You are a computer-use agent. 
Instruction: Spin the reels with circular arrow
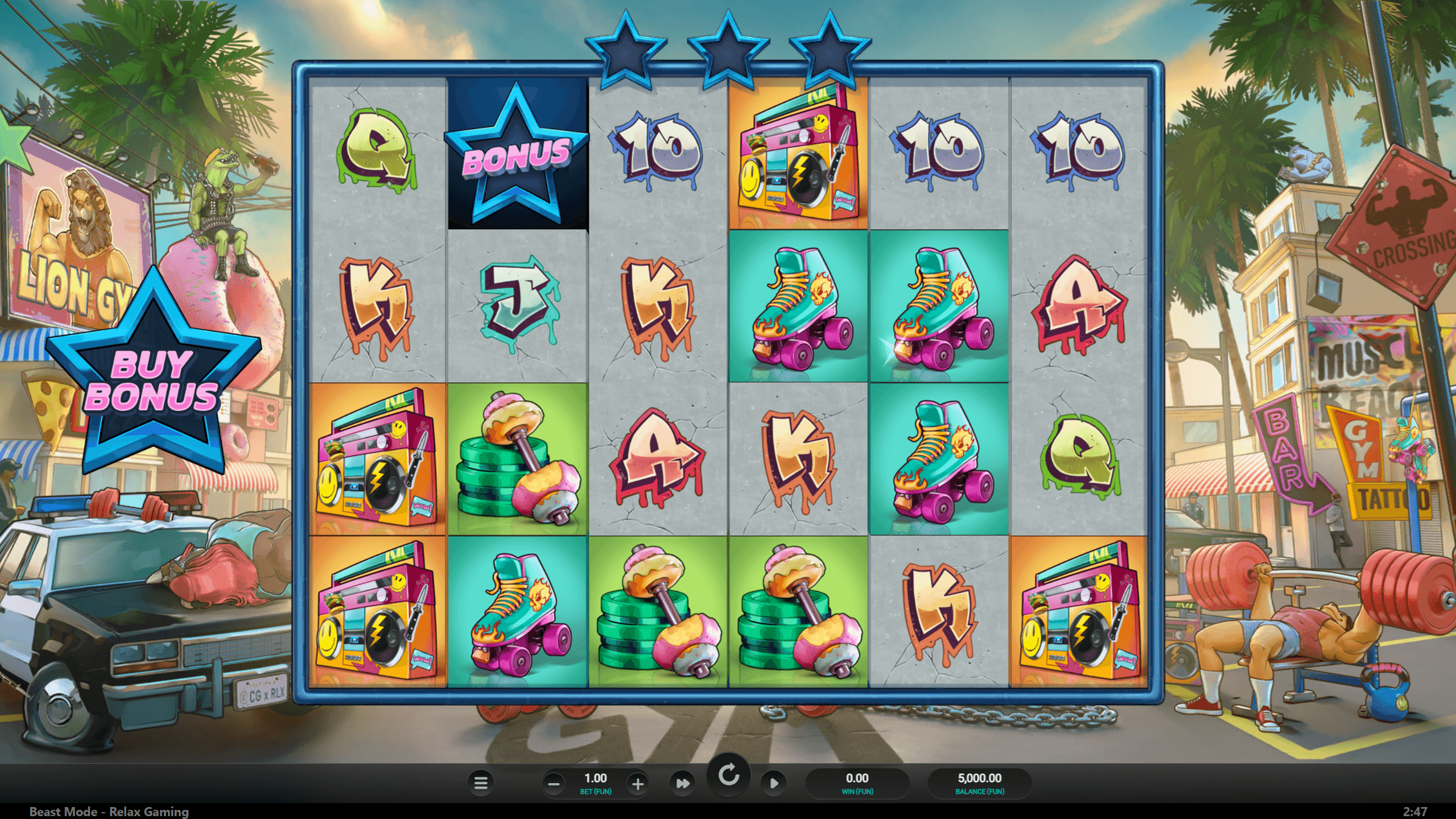tap(728, 775)
